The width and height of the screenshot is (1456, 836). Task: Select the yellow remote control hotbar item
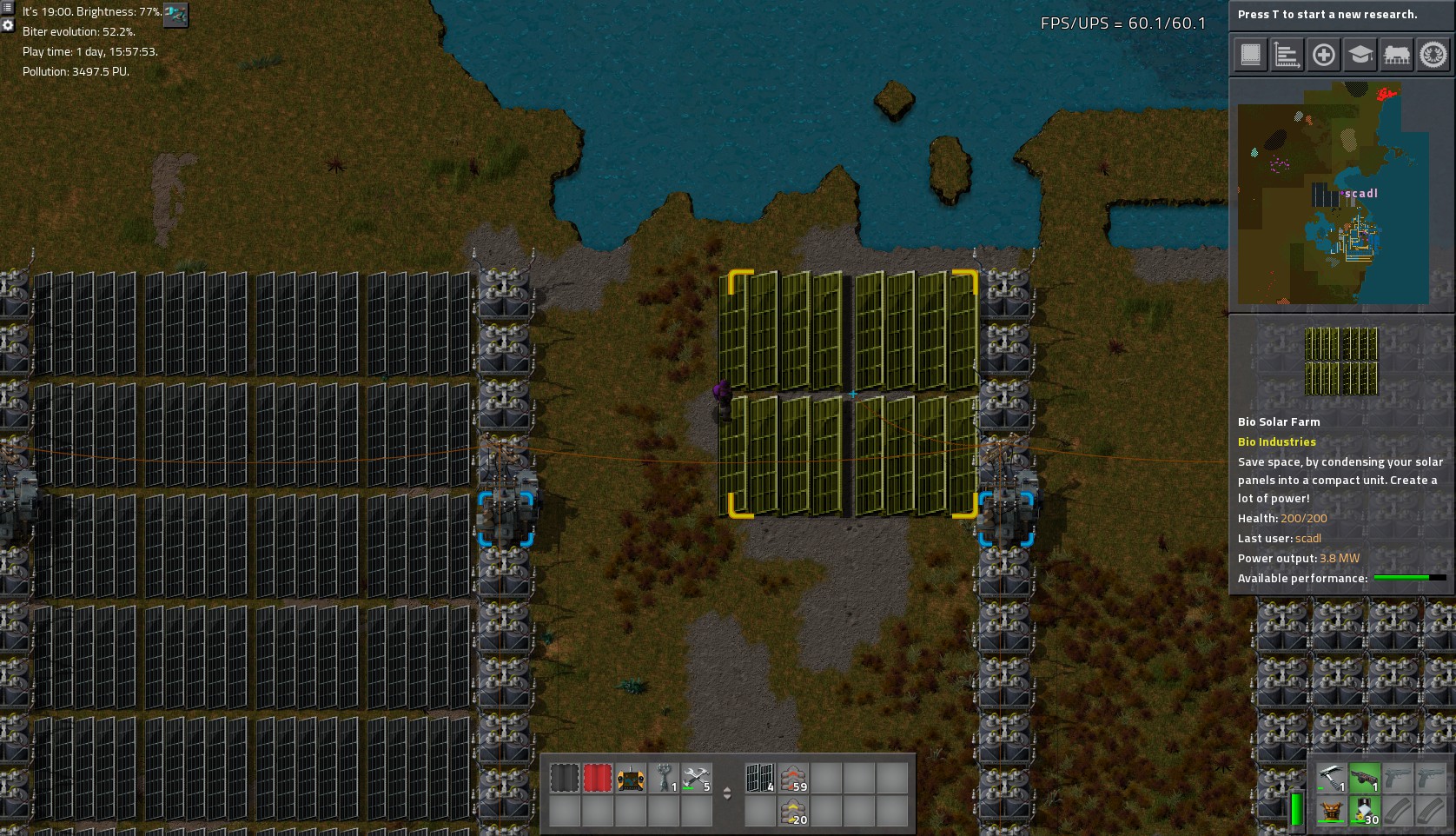[x=631, y=779]
